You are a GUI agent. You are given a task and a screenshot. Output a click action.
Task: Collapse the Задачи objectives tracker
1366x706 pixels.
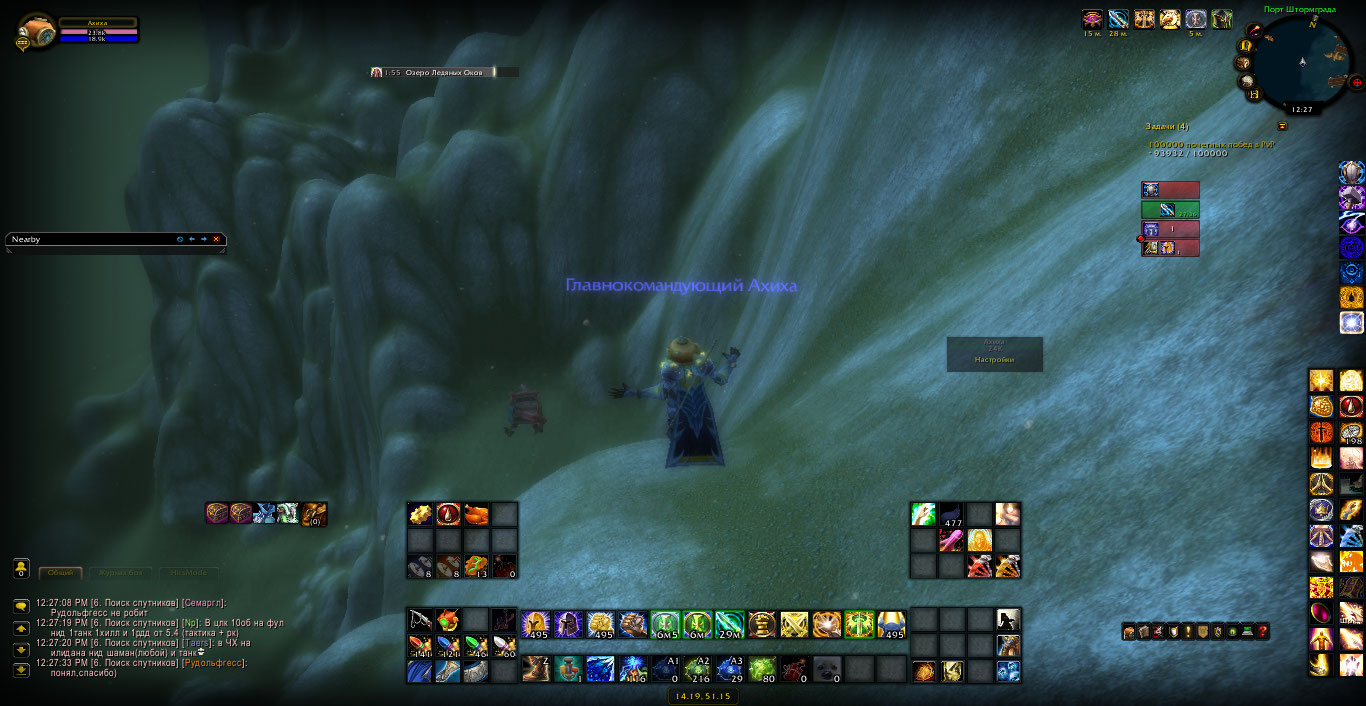point(1282,126)
